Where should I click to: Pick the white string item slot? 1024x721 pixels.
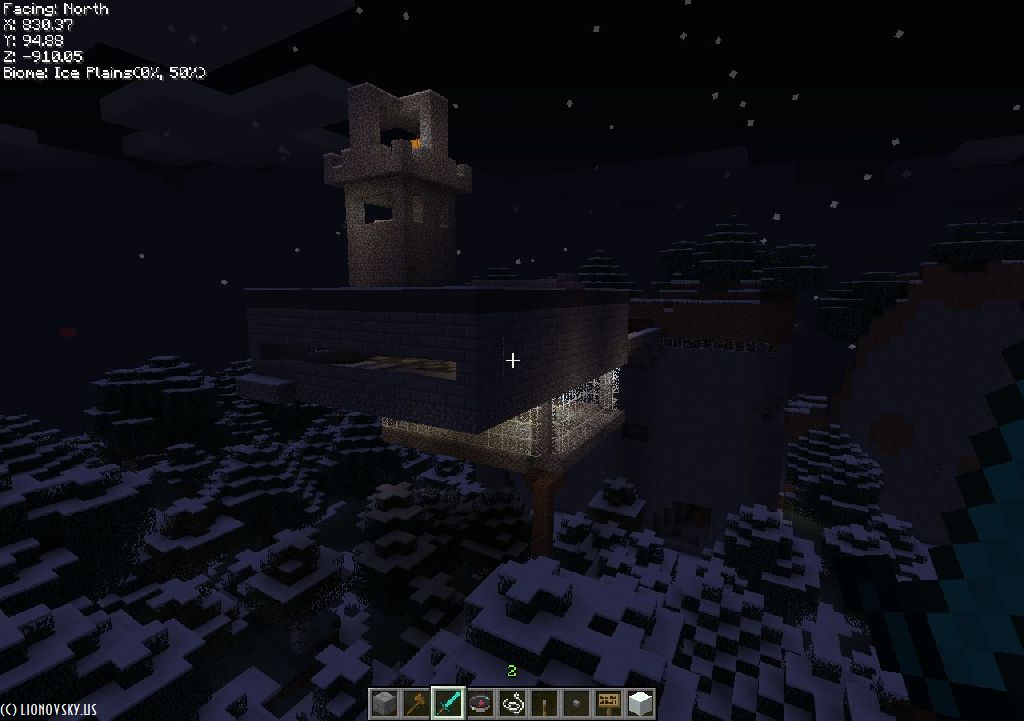click(513, 703)
